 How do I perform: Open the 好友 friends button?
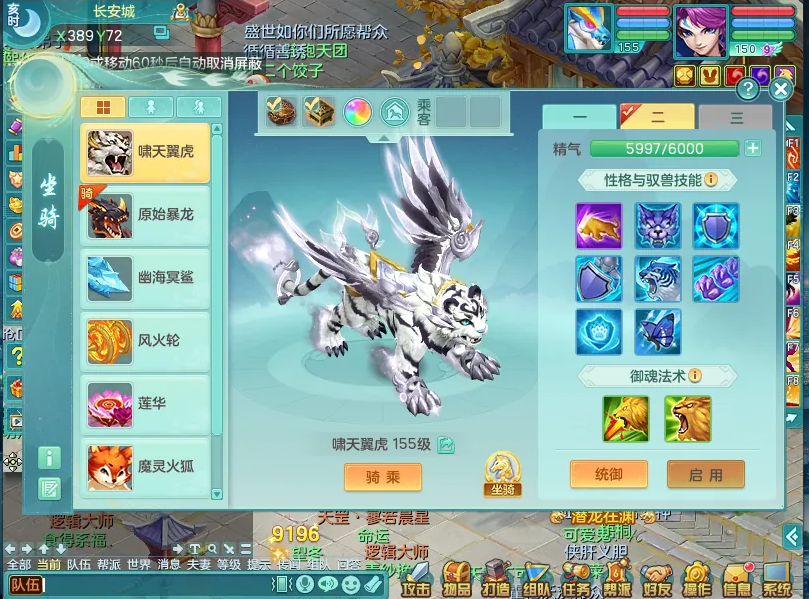click(x=655, y=580)
